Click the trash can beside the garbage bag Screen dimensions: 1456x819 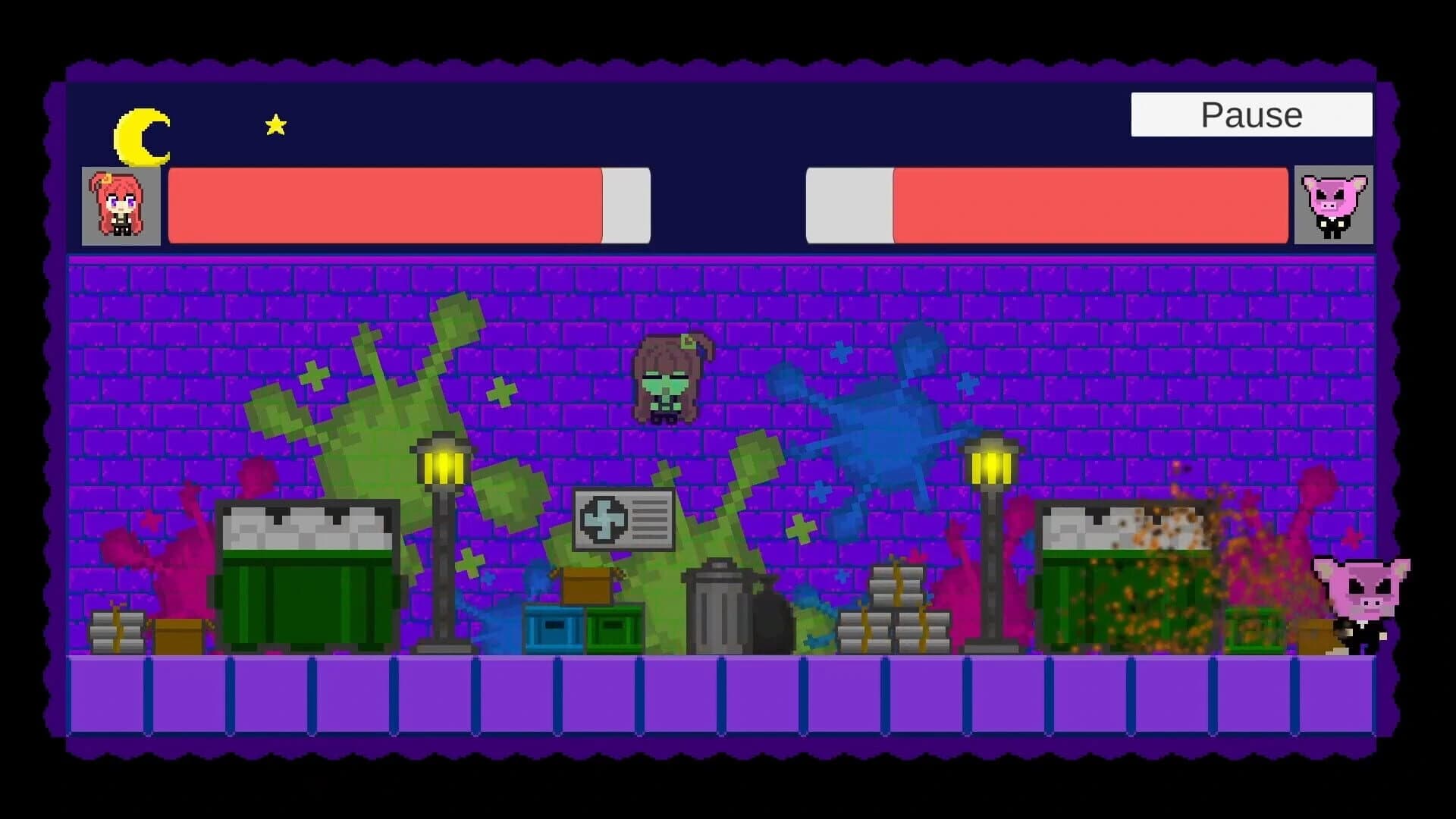720,614
